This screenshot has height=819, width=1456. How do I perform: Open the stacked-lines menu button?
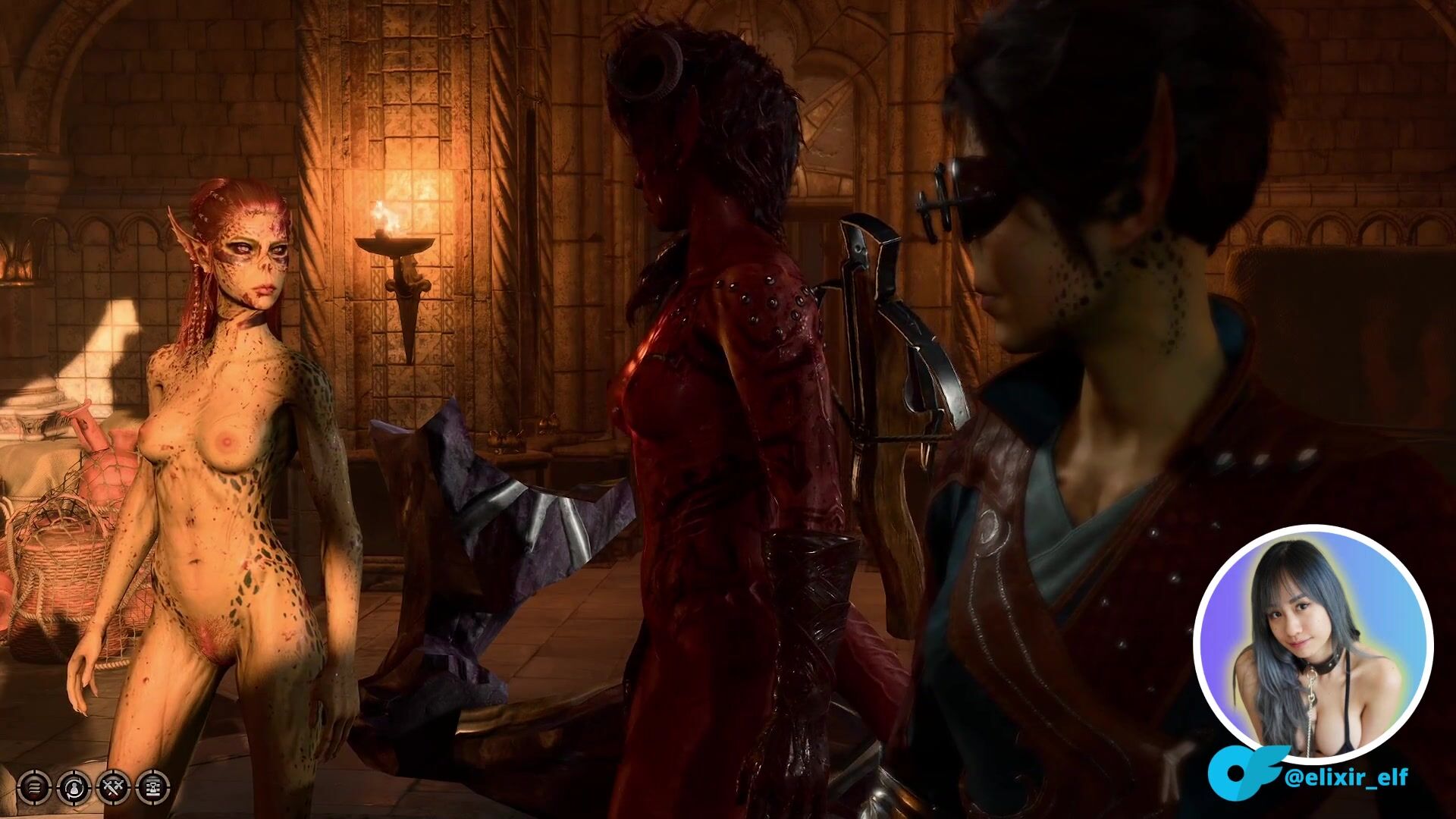click(x=34, y=789)
